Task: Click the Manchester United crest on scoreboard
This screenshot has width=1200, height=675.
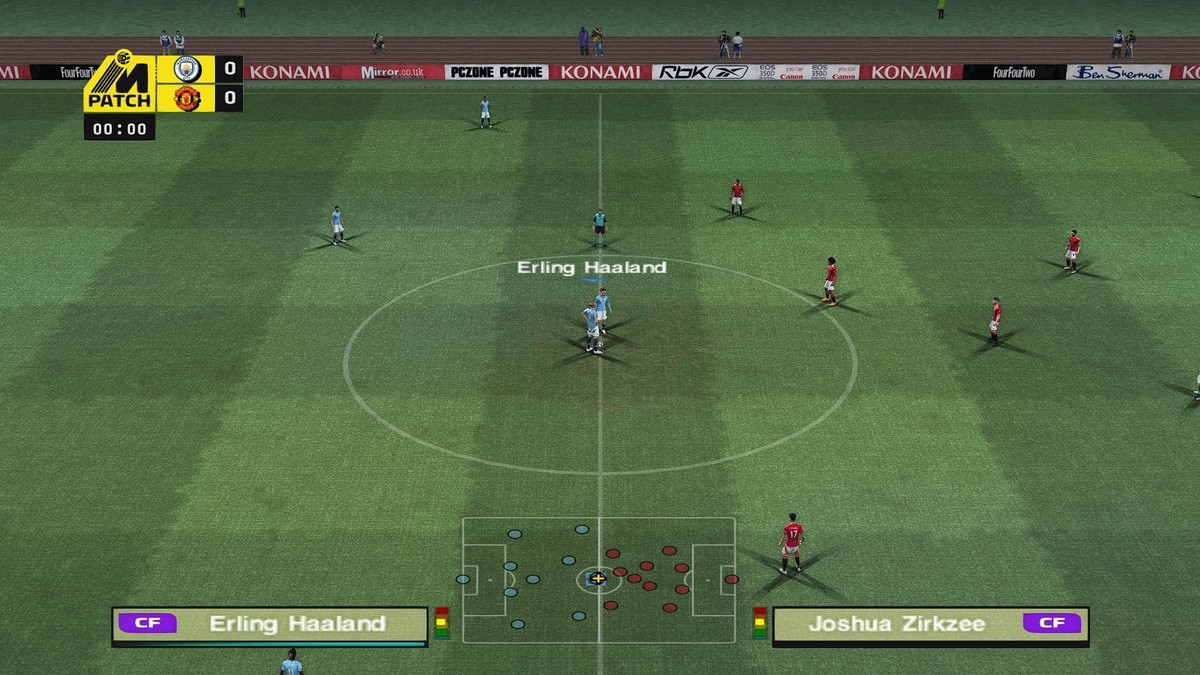Action: coord(187,98)
